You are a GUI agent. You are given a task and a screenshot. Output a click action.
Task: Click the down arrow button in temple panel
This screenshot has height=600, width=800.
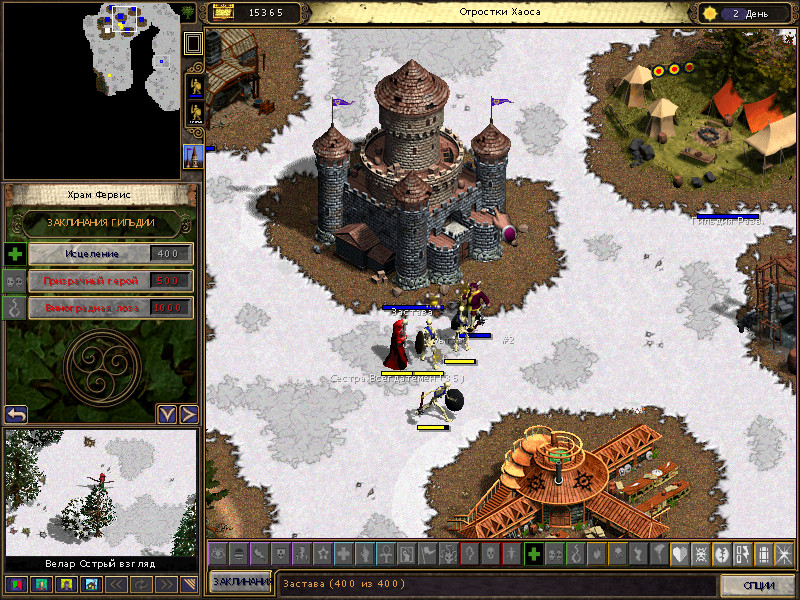click(167, 414)
